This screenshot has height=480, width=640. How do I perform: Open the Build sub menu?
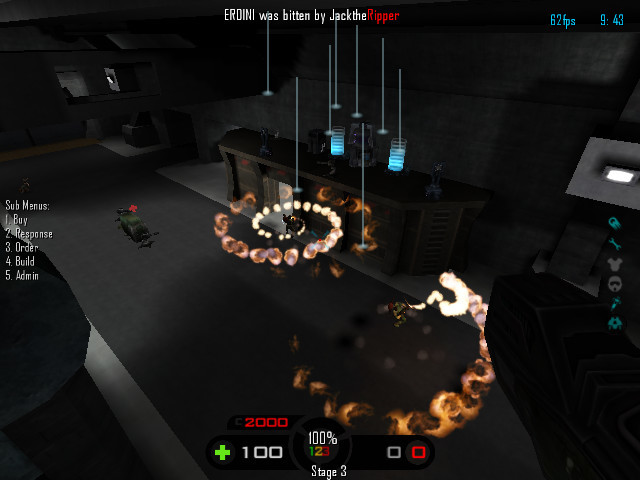tap(20, 261)
